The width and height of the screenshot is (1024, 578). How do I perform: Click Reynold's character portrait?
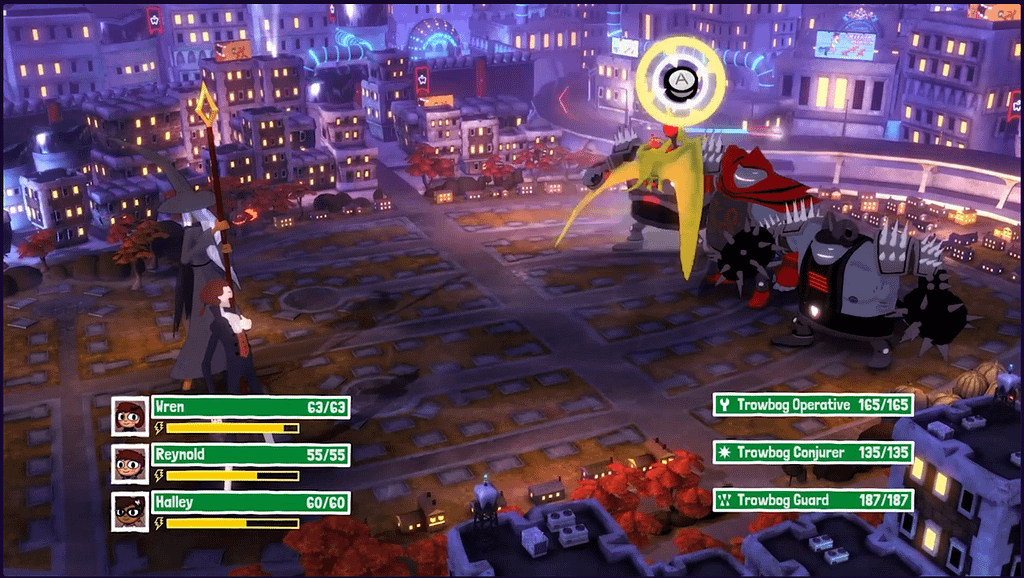click(x=130, y=463)
